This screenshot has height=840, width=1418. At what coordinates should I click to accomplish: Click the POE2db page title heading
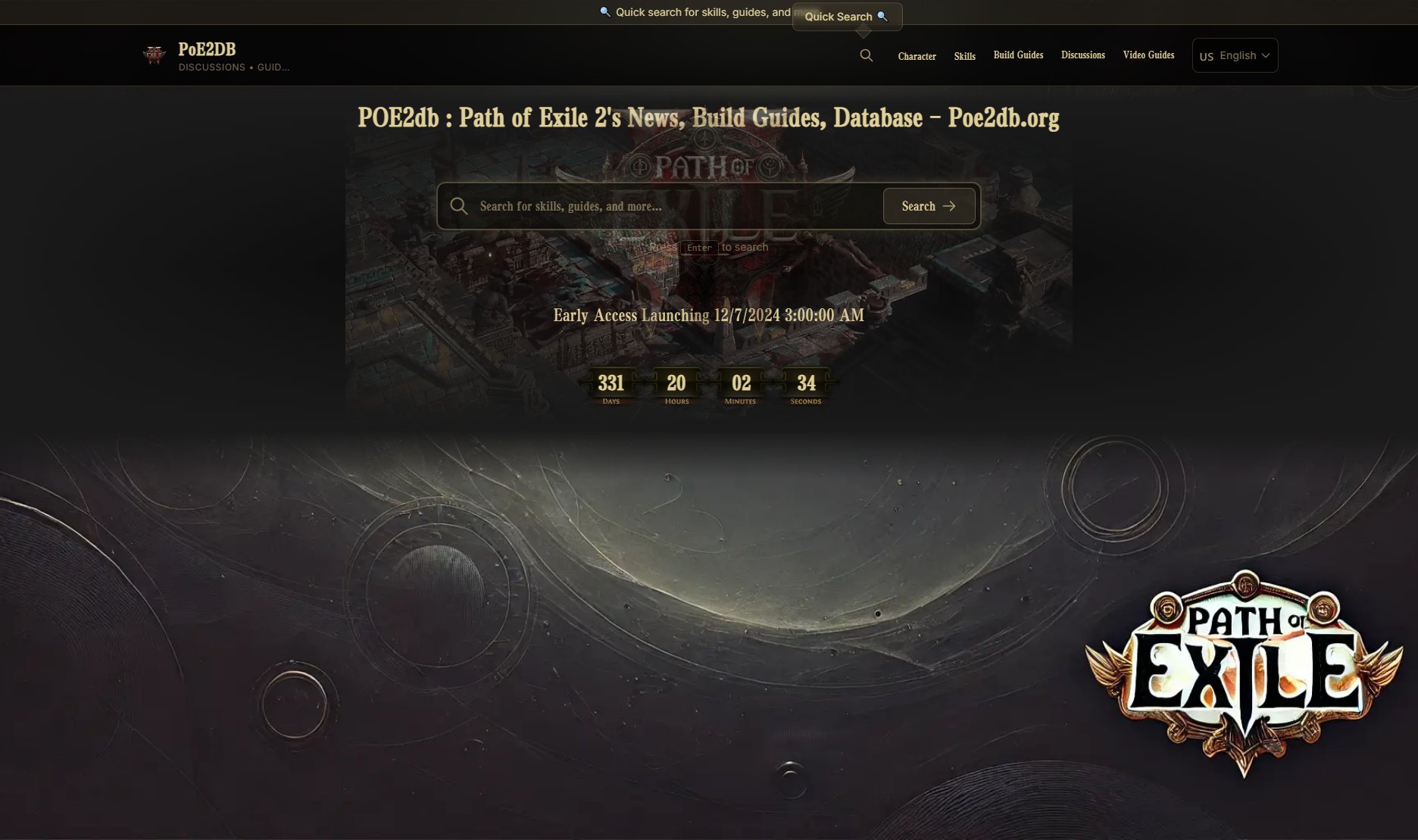[x=709, y=118]
